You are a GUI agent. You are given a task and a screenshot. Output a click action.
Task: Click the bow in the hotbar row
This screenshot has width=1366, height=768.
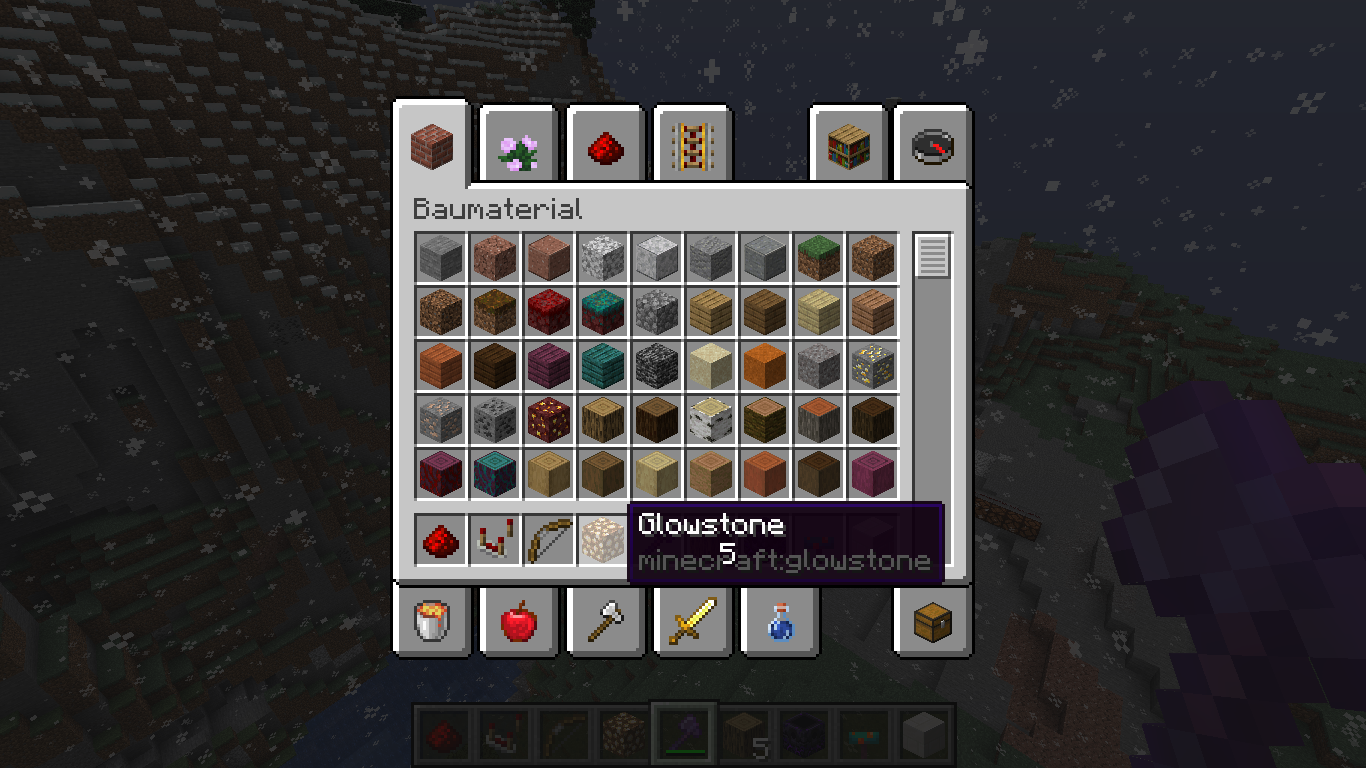tap(549, 540)
